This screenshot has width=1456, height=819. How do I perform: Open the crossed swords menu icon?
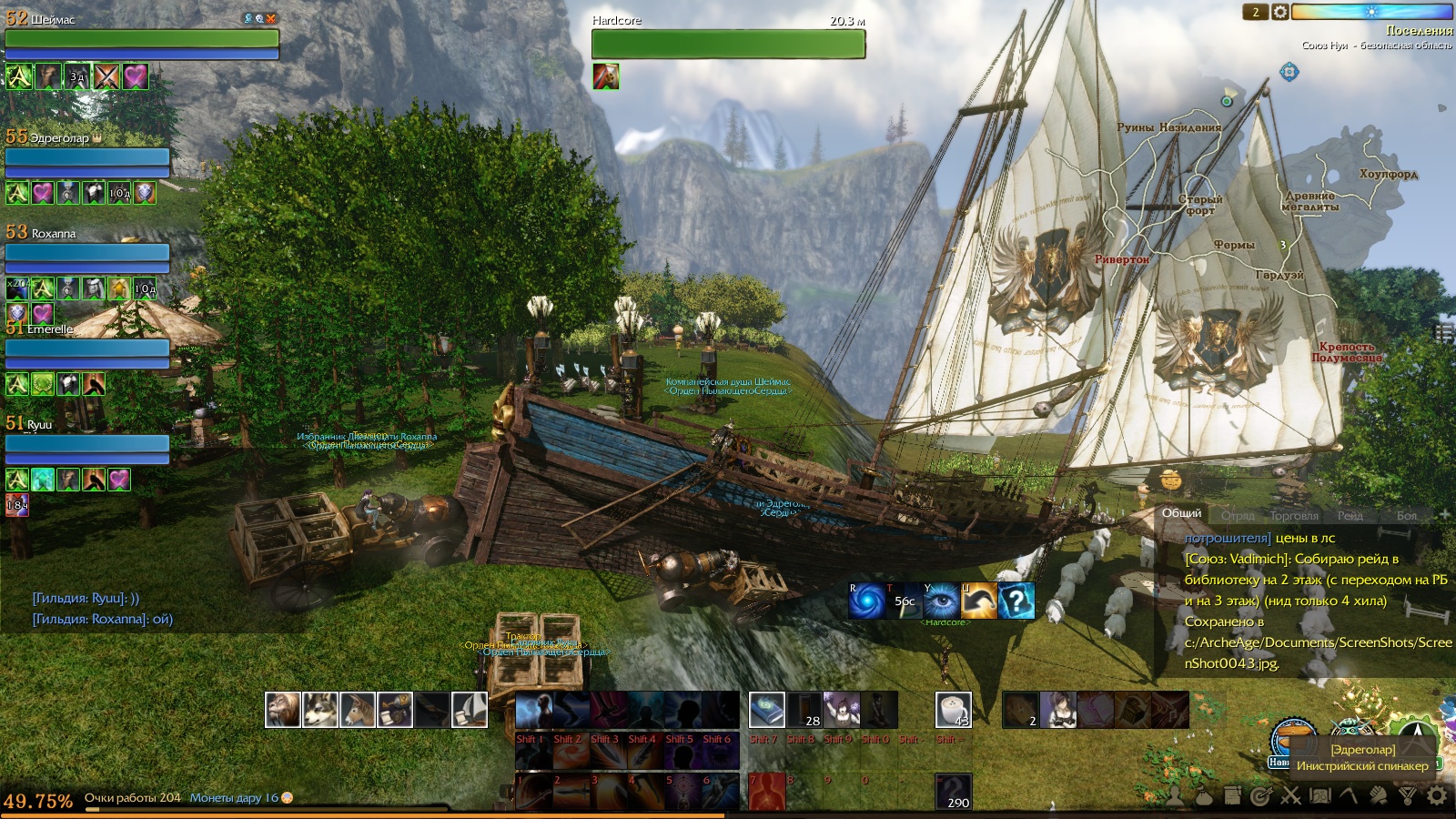click(1290, 796)
